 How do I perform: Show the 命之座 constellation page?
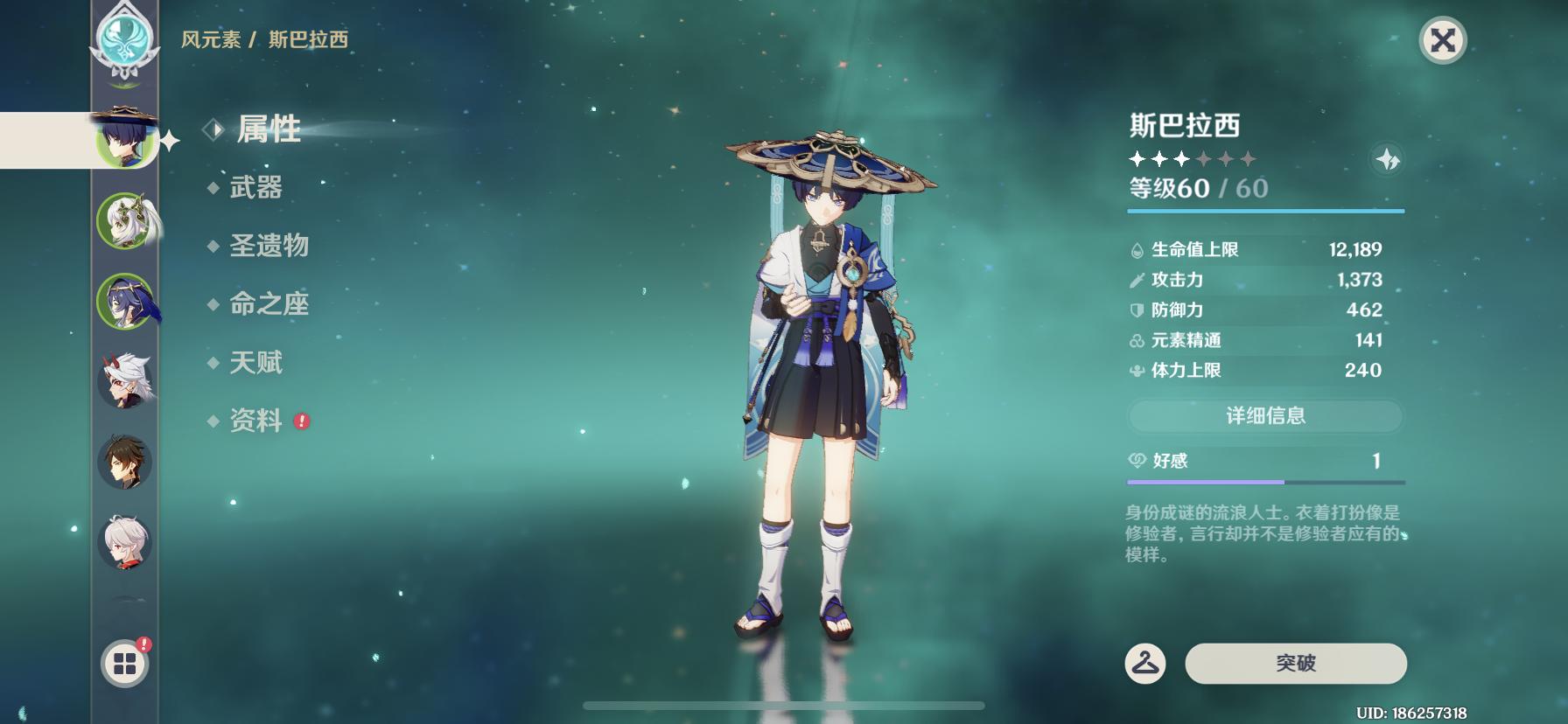(x=269, y=304)
